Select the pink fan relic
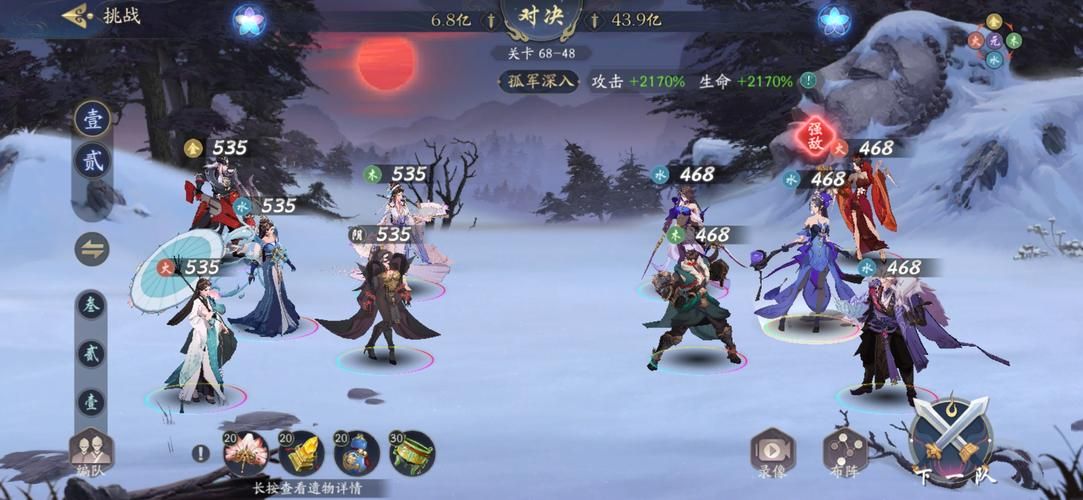This screenshot has height=500, width=1083. pos(245,454)
